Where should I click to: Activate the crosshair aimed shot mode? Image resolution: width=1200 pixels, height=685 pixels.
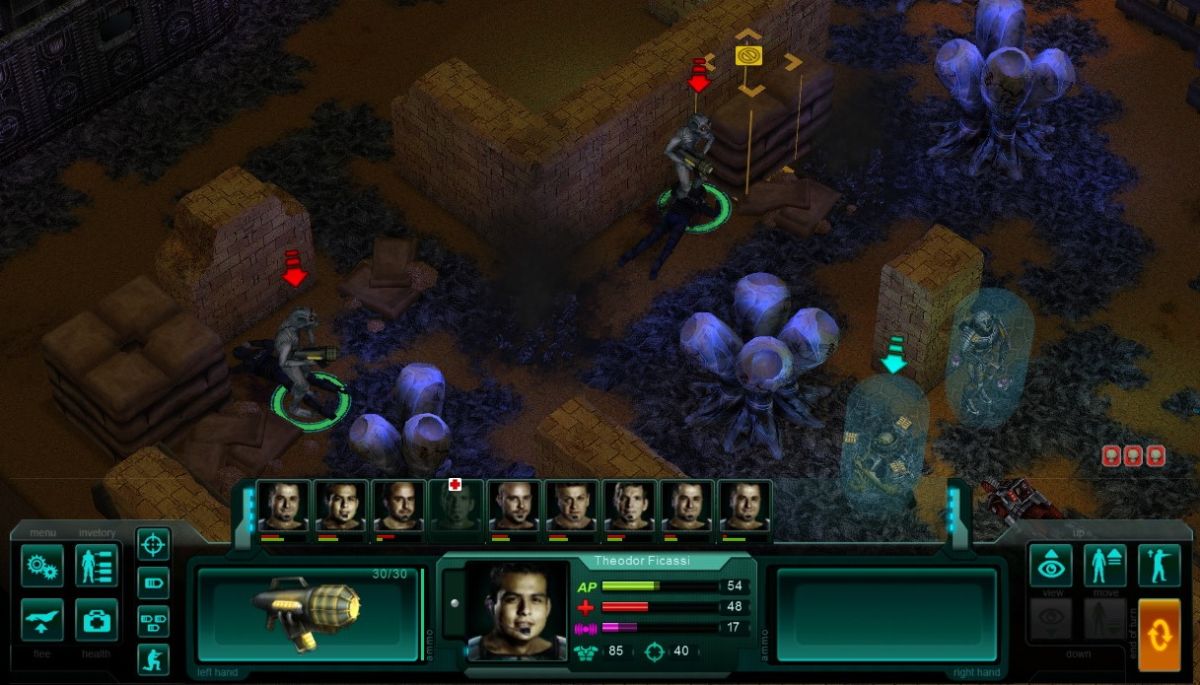click(153, 545)
